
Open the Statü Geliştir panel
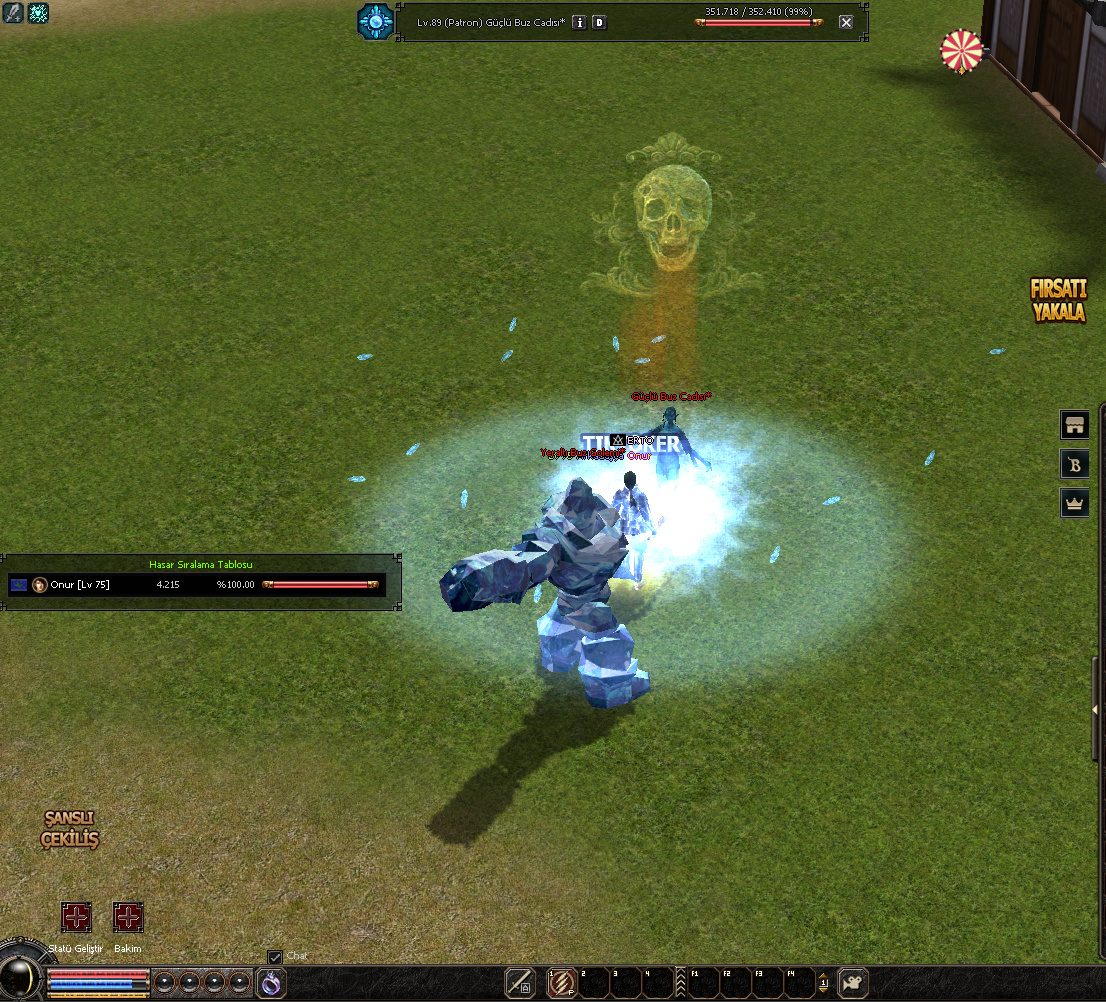tap(76, 917)
